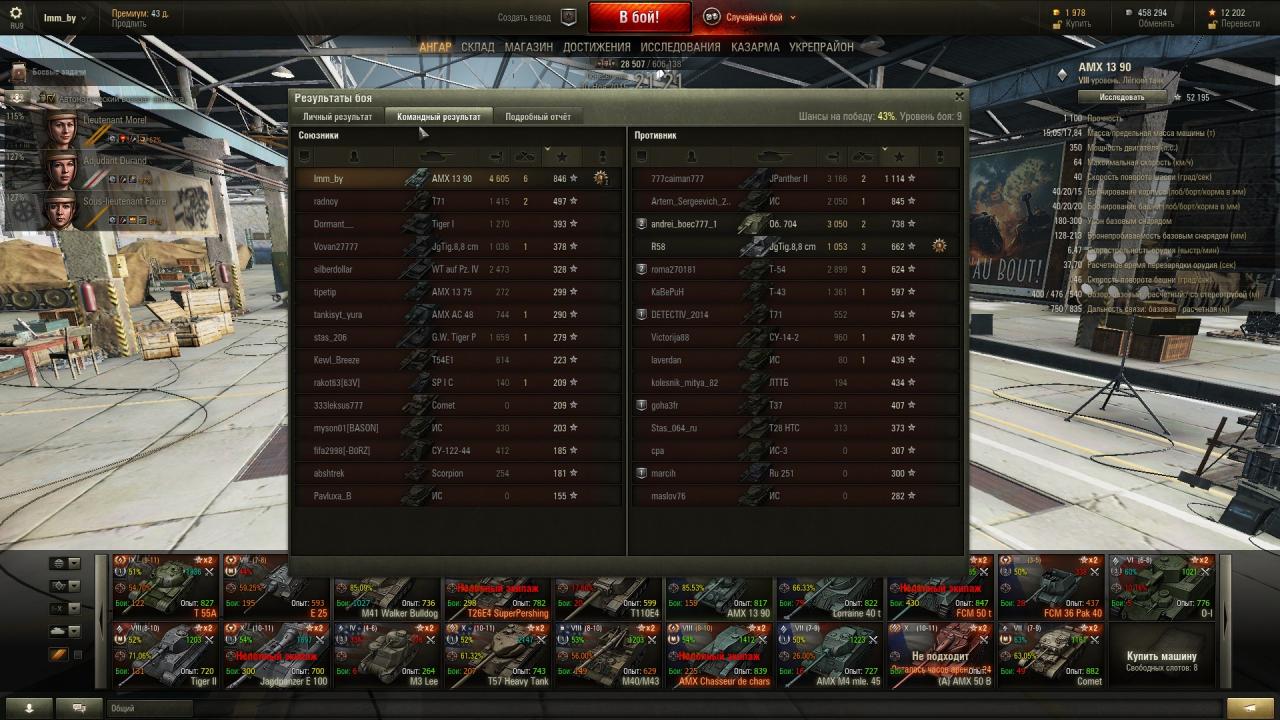Open the ИССЛЕДОВАНИЯ tech tree

point(680,47)
